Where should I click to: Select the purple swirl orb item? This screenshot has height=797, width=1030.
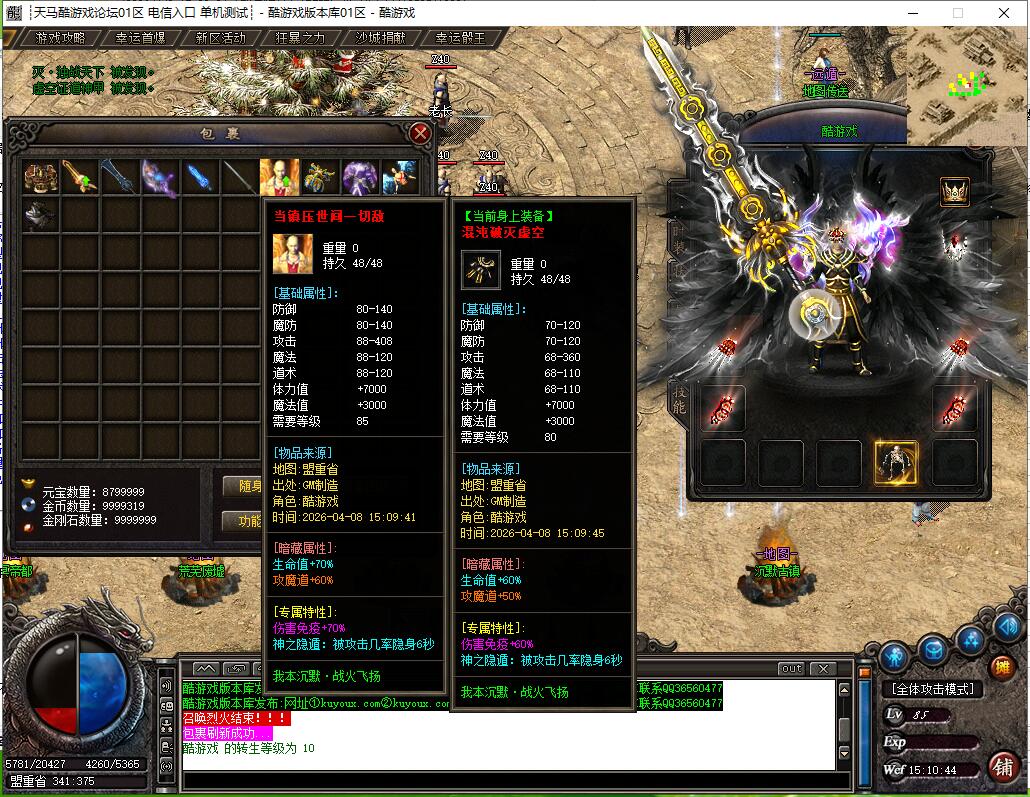pyautogui.click(x=359, y=177)
